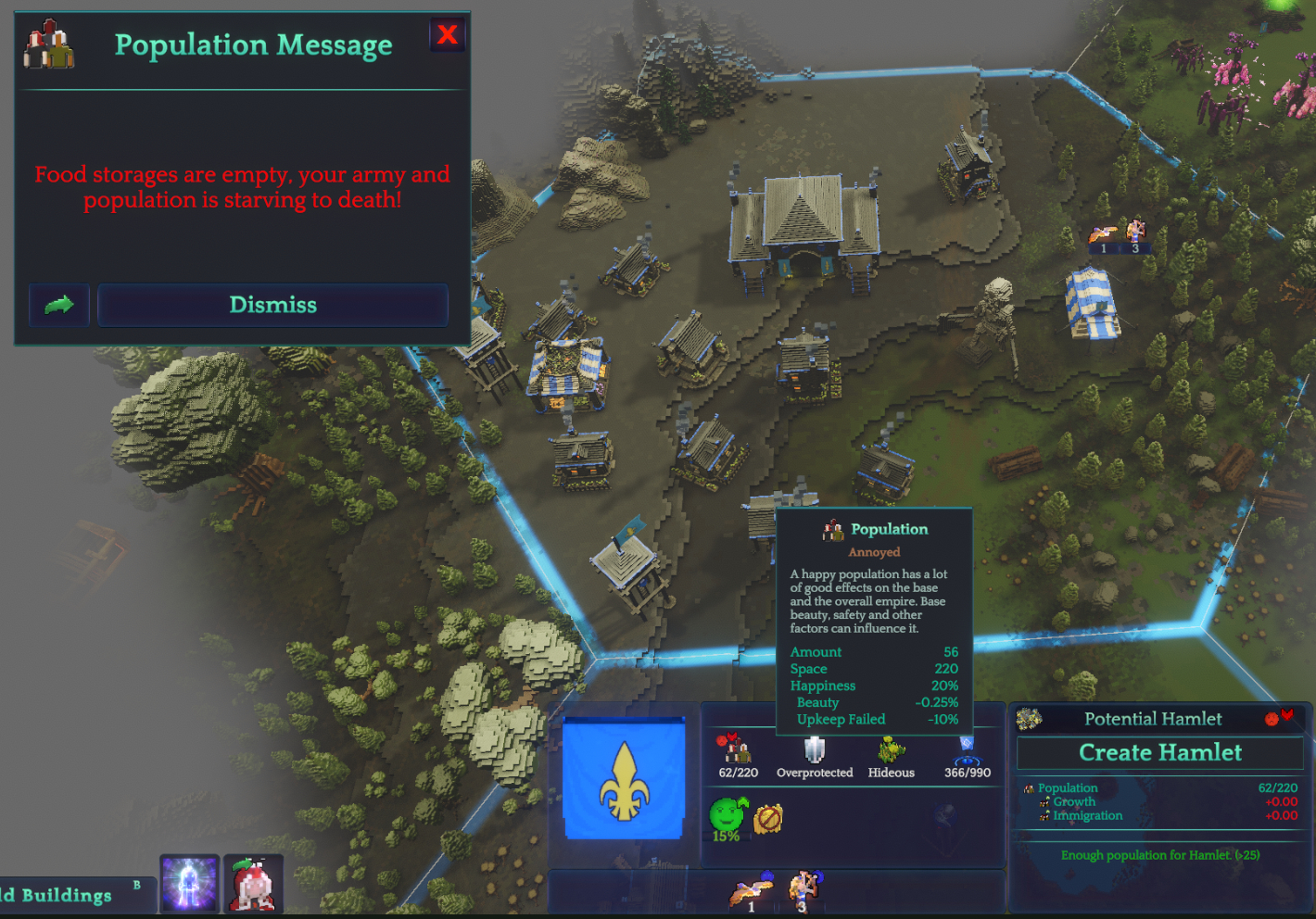The height and width of the screenshot is (919, 1316).
Task: Dismiss the food starvation warning
Action: (272, 305)
